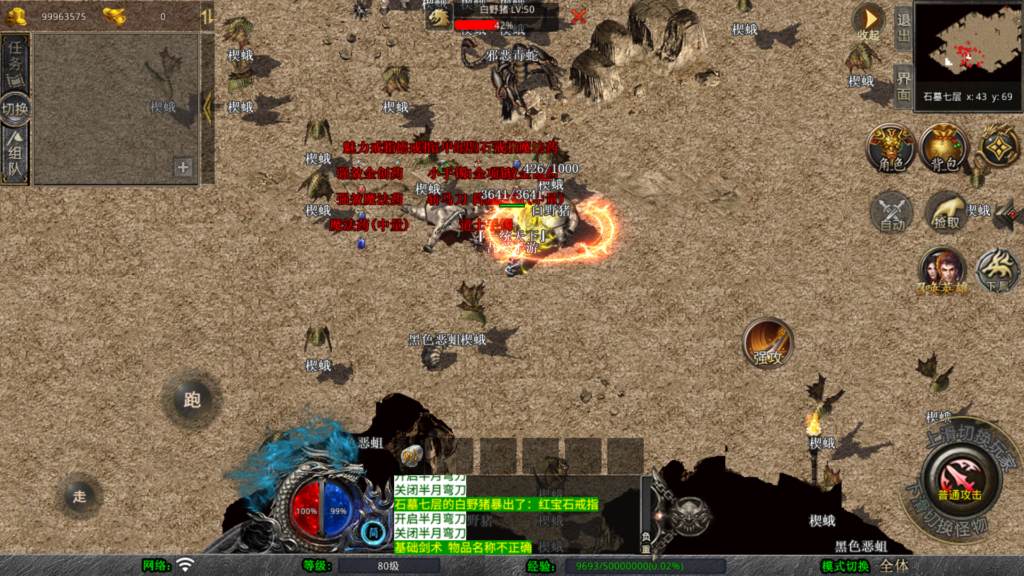Tap 召唤英雄 to summon hero

[x=942, y=271]
